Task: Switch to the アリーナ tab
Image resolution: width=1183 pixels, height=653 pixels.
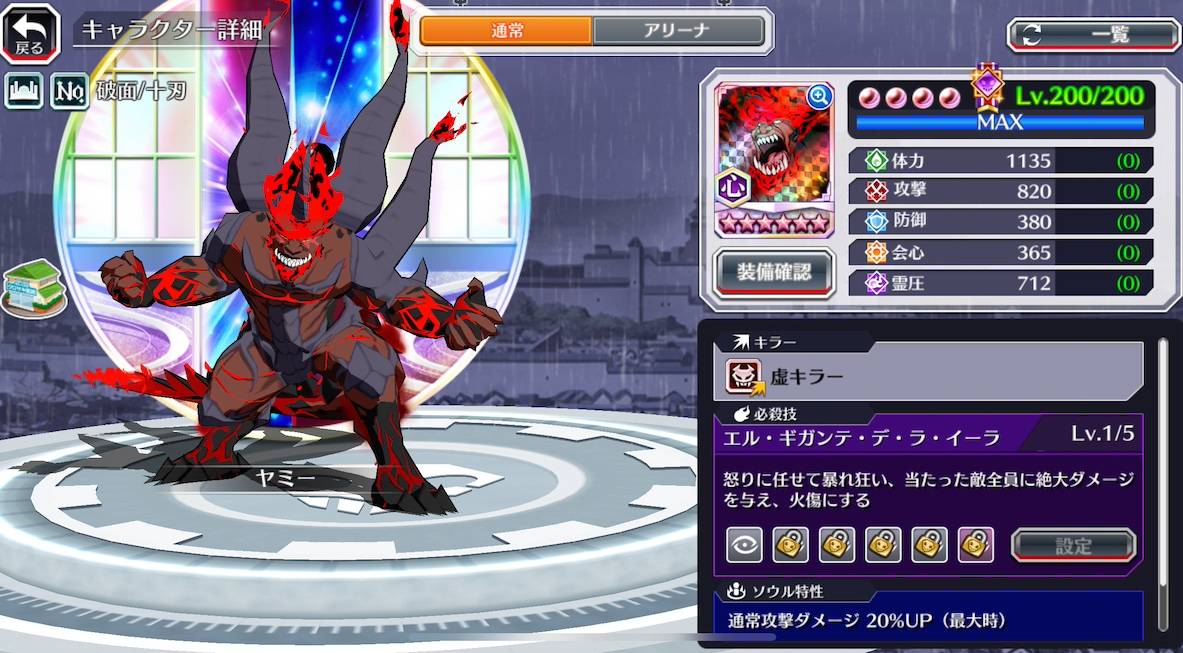Action: [x=678, y=31]
